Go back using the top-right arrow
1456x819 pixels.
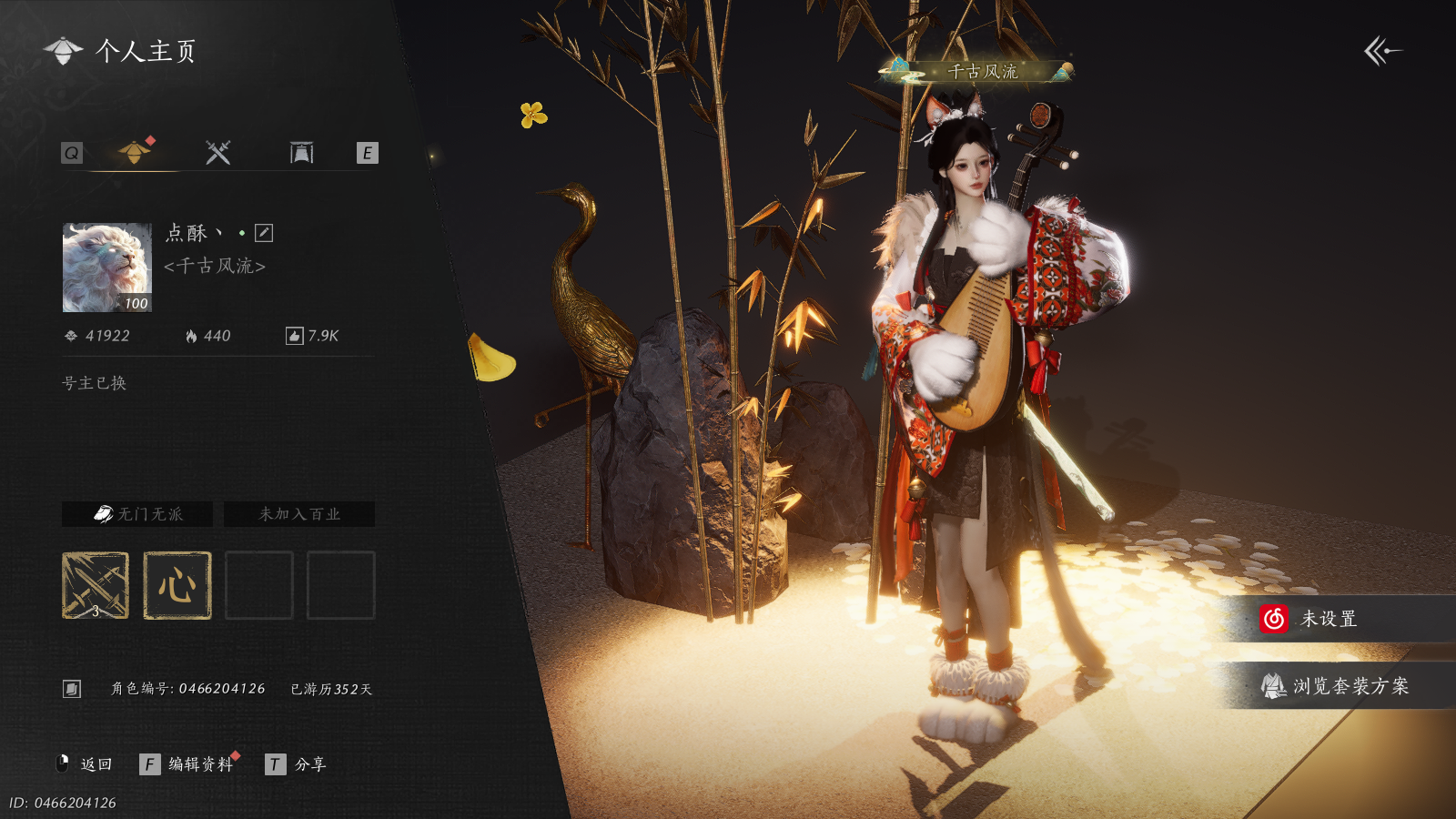[x=1381, y=51]
